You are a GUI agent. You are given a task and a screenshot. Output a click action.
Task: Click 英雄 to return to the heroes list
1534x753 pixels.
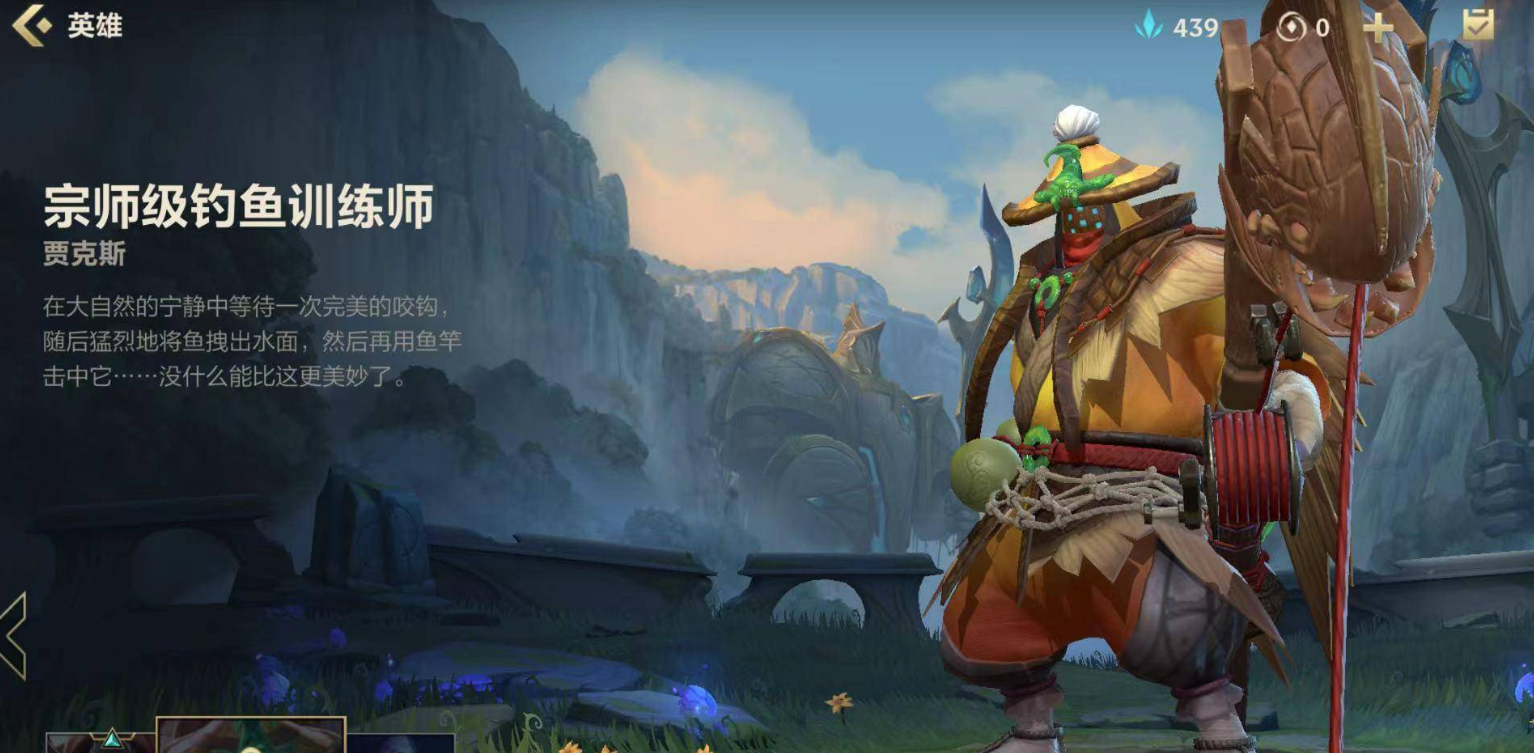[x=93, y=27]
